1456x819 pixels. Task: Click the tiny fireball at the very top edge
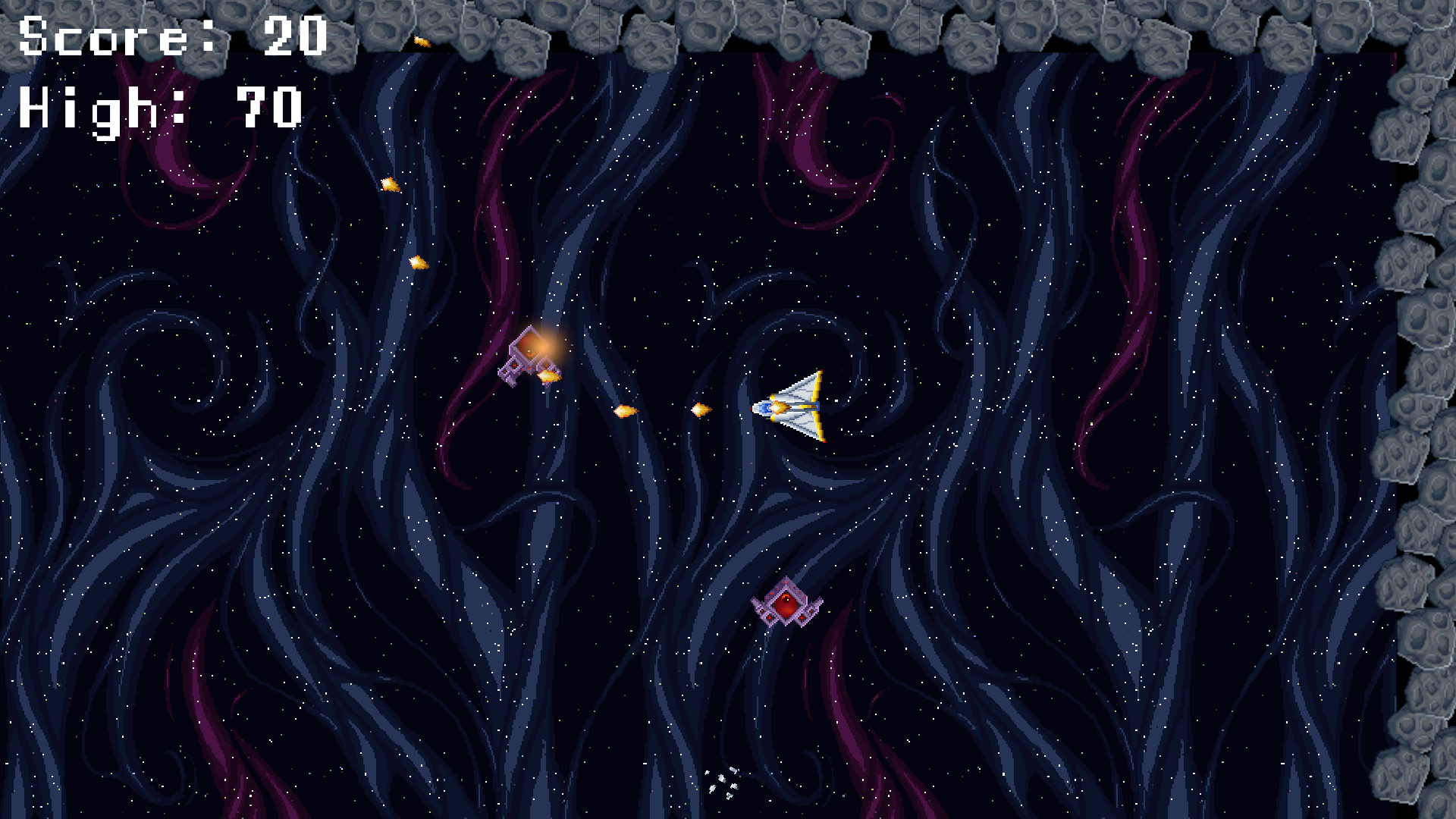pyautogui.click(x=422, y=42)
